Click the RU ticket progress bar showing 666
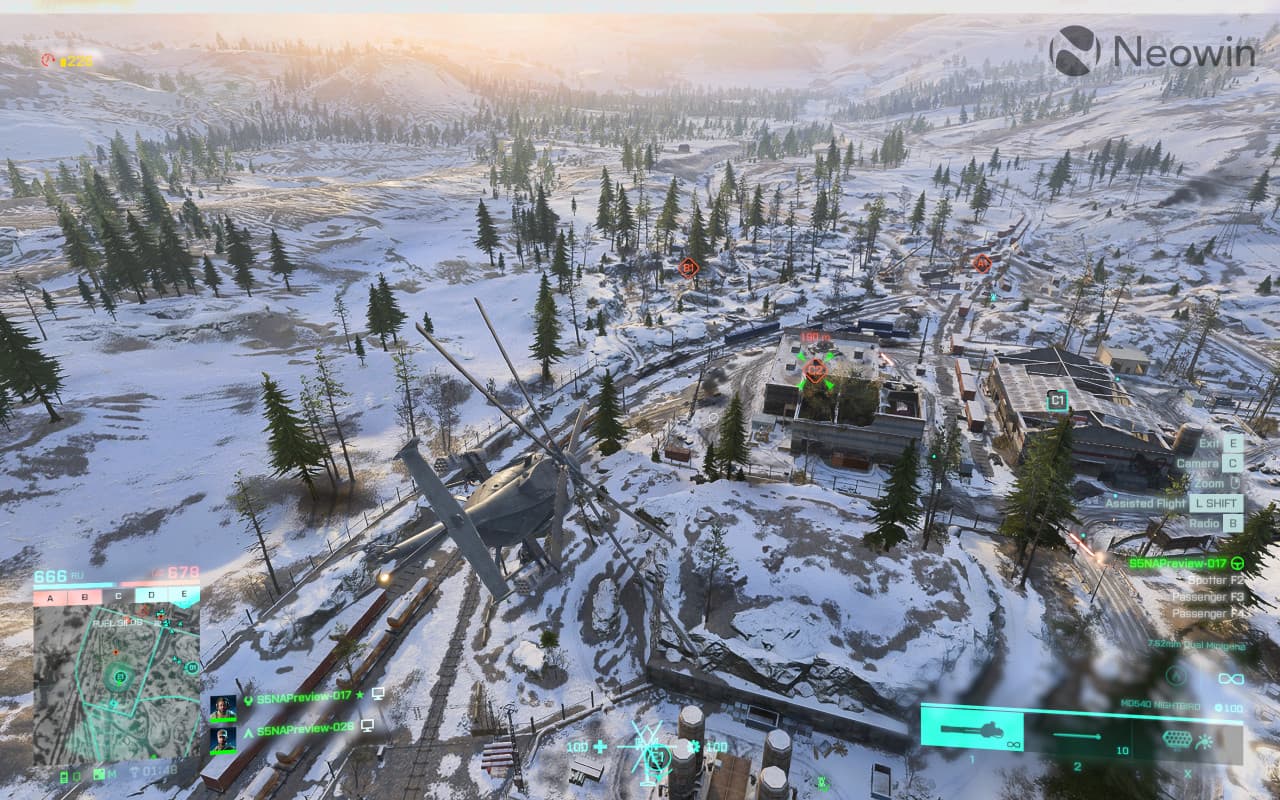The height and width of the screenshot is (800, 1280). pos(72,582)
